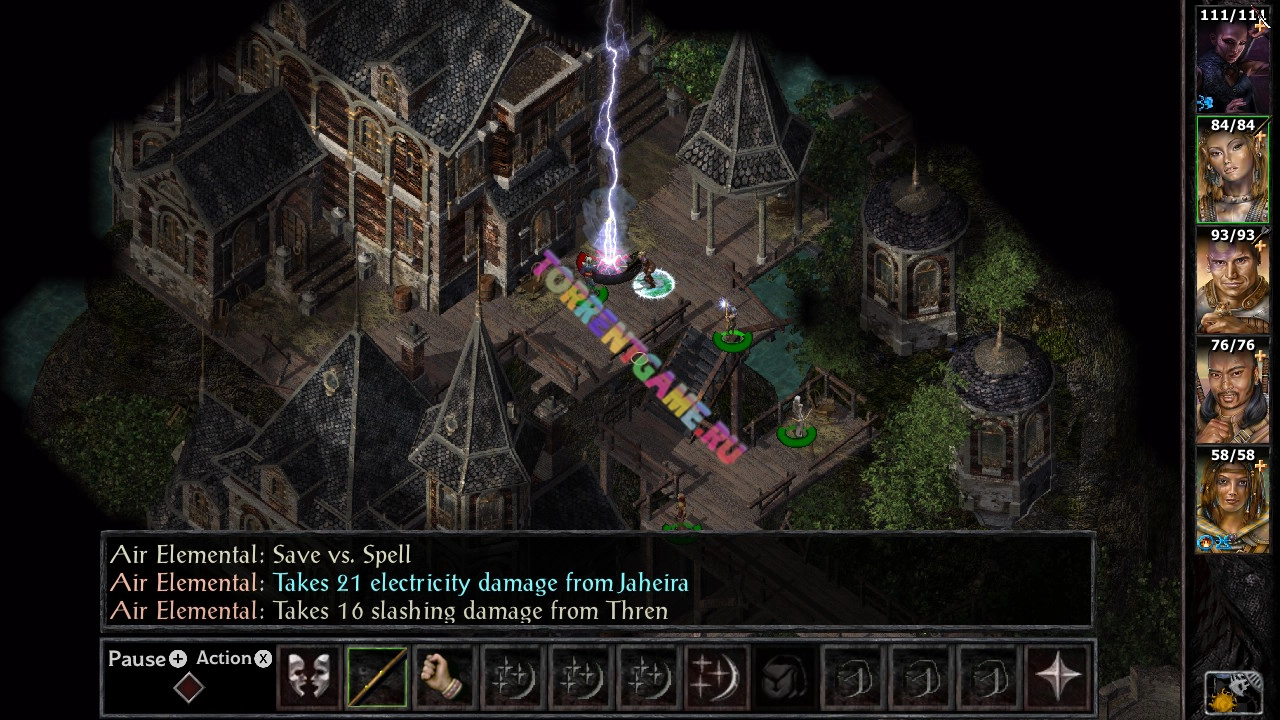Viewport: 1280px width, 720px height.
Task: Choose the male portrait showing 93/93
Action: (1232, 282)
